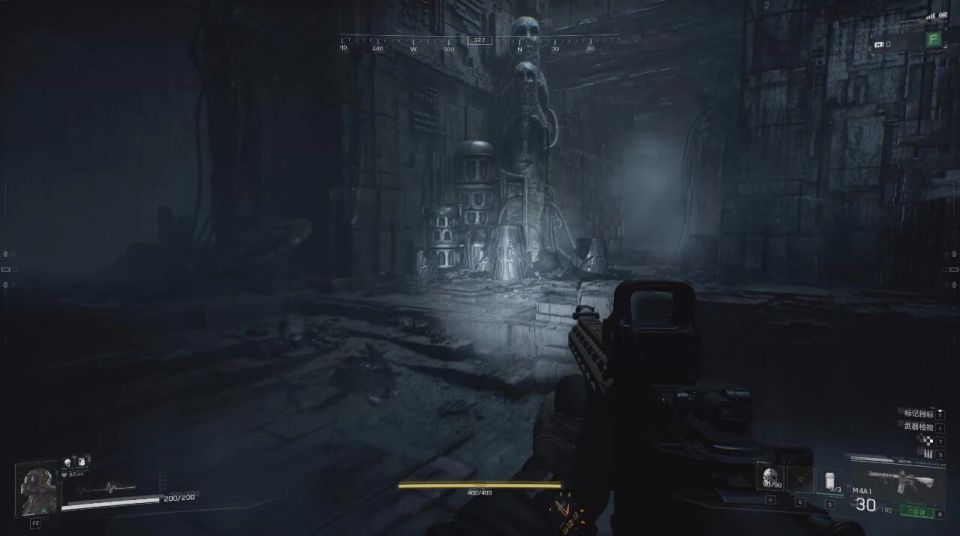
Task: Click the compass heading bar
Action: click(479, 43)
